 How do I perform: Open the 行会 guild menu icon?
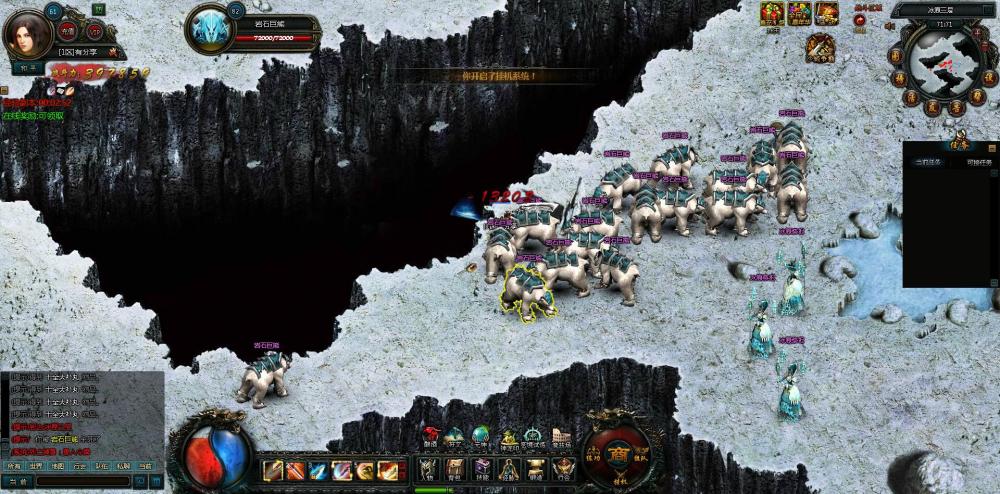[563, 469]
